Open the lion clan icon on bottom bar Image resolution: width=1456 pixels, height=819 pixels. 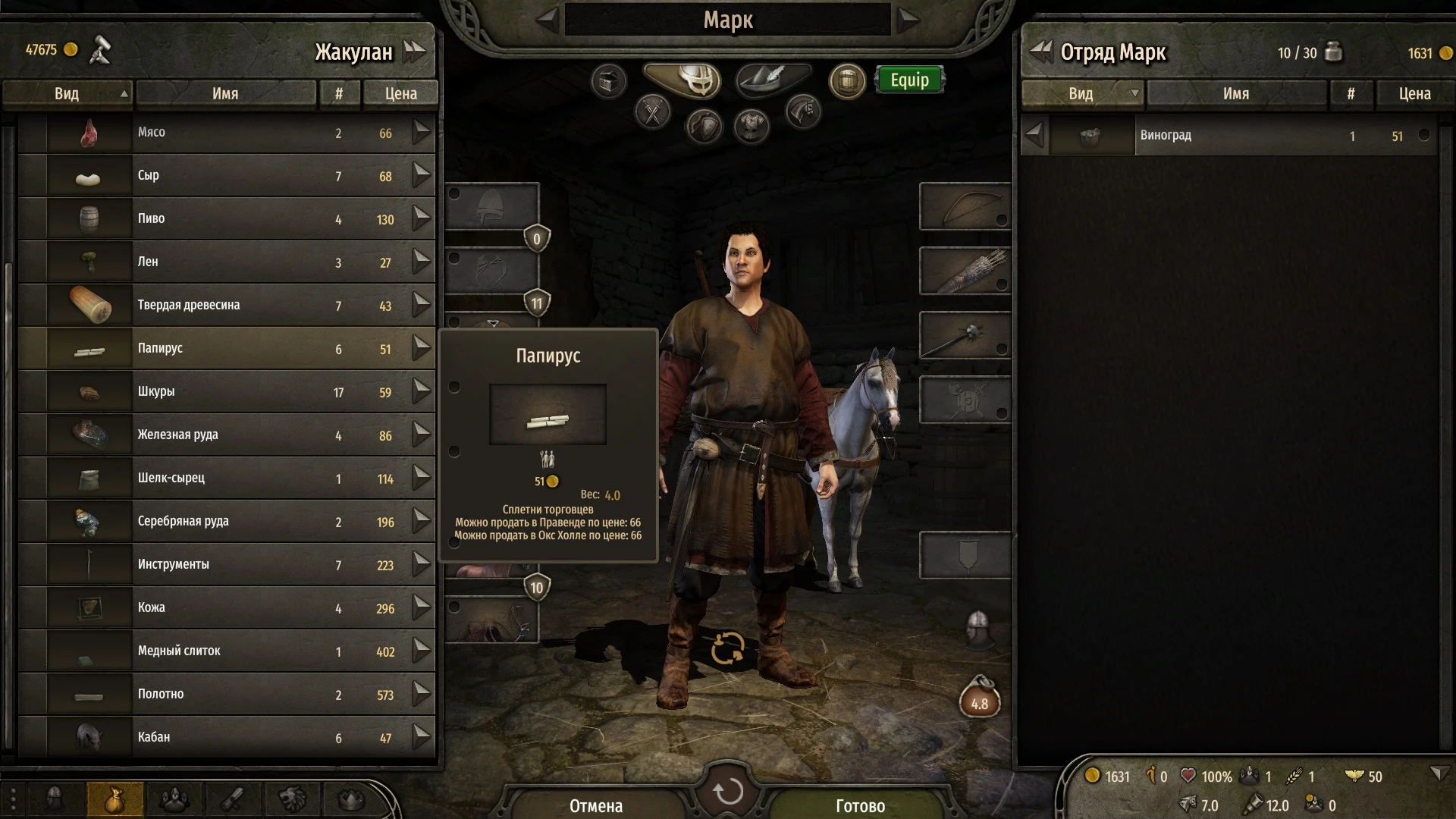coord(293,798)
